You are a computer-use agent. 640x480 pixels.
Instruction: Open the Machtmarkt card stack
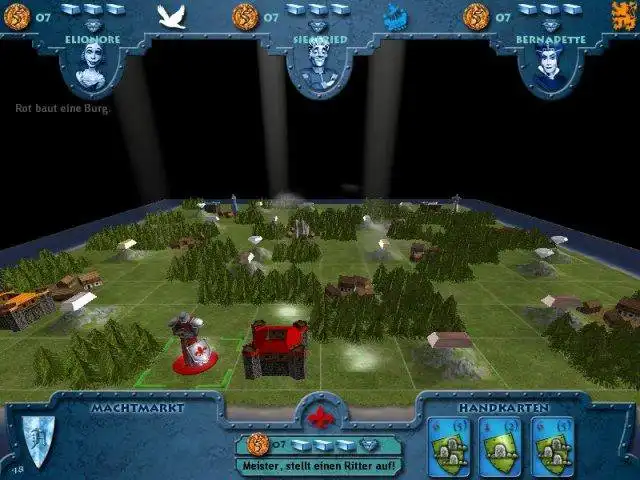(37, 440)
